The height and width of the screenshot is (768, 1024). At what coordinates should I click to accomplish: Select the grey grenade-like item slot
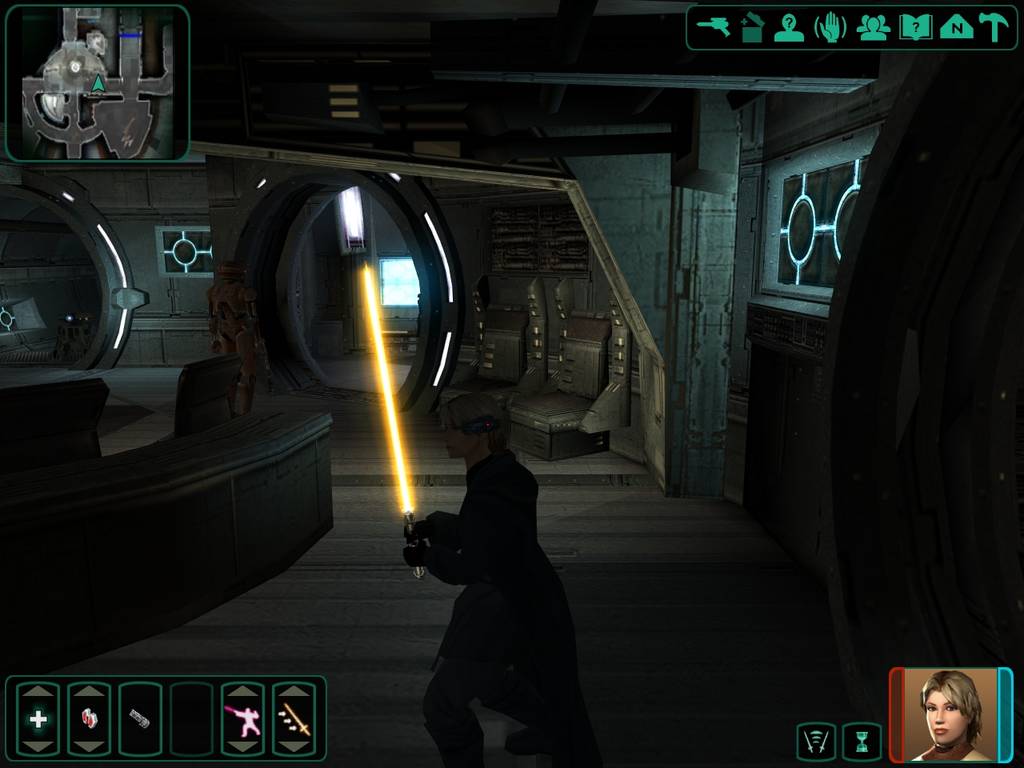[x=140, y=719]
